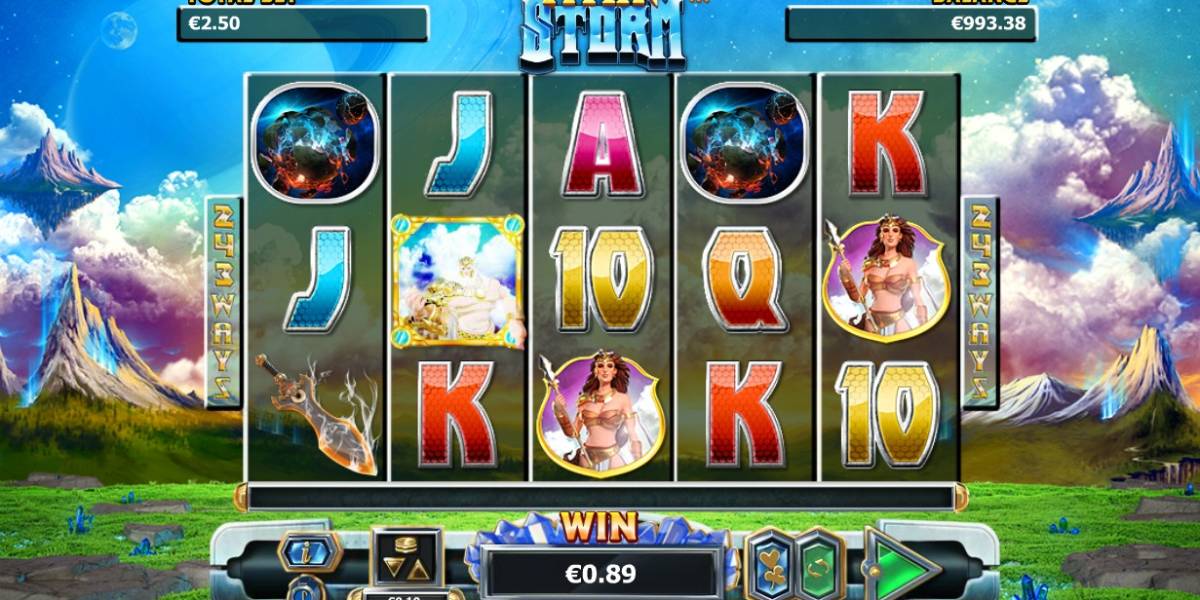Image resolution: width=1200 pixels, height=600 pixels.
Task: Open the info paytable button
Action: pos(309,550)
